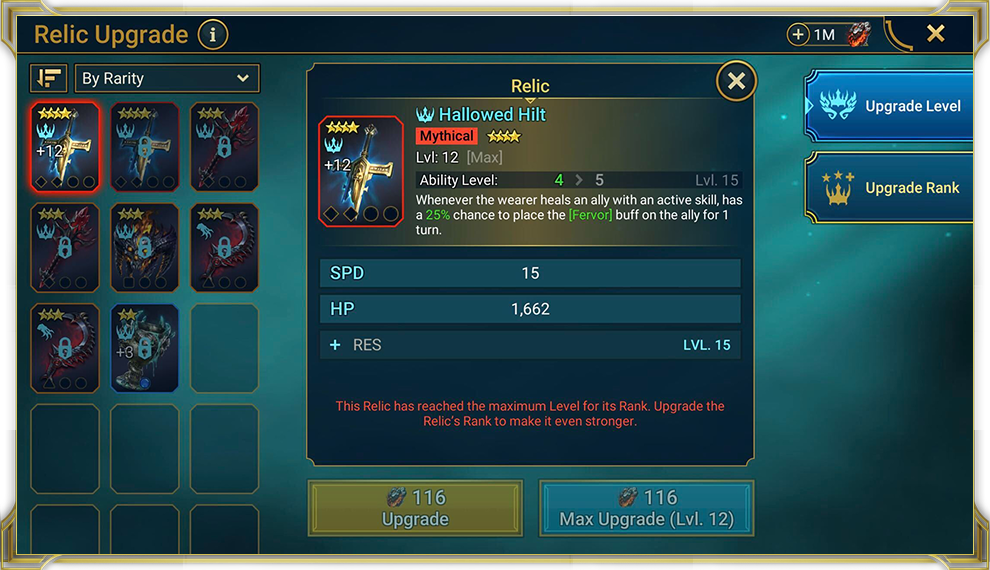Screen dimensions: 990x570
Task: Close the Relic Upgrade screen
Action: pyautogui.click(x=935, y=34)
